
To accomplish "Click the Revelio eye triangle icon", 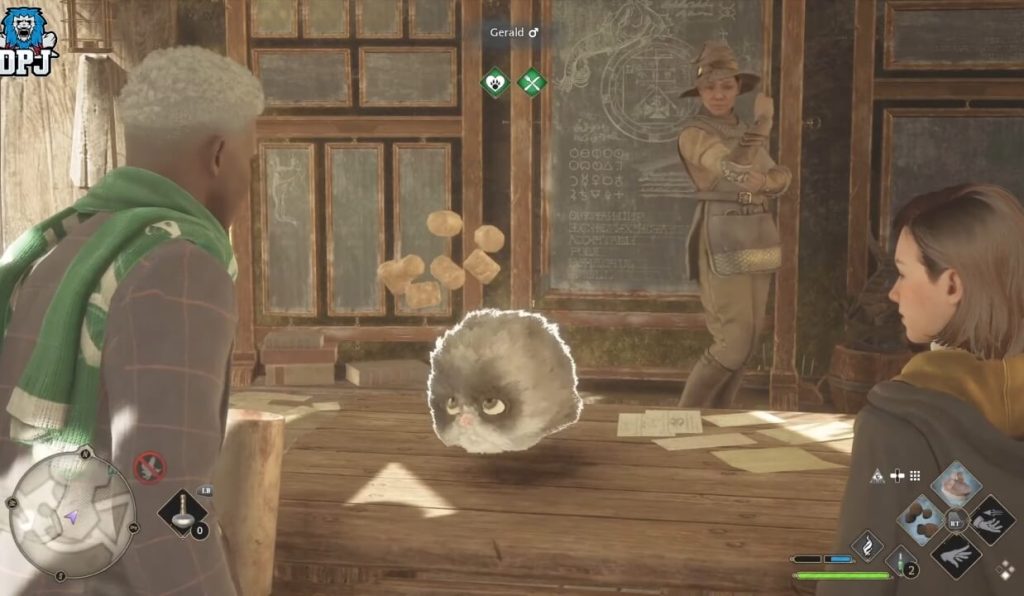I will click(x=876, y=476).
